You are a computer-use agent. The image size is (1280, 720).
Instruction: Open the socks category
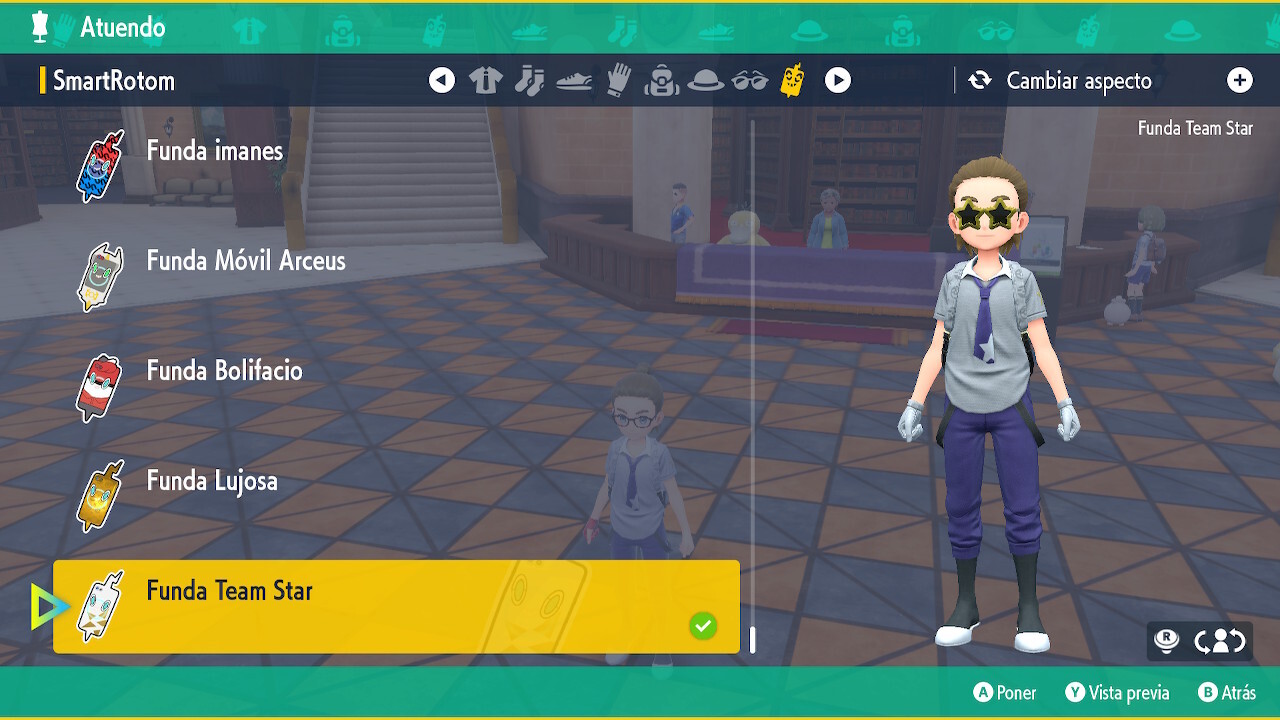530,80
